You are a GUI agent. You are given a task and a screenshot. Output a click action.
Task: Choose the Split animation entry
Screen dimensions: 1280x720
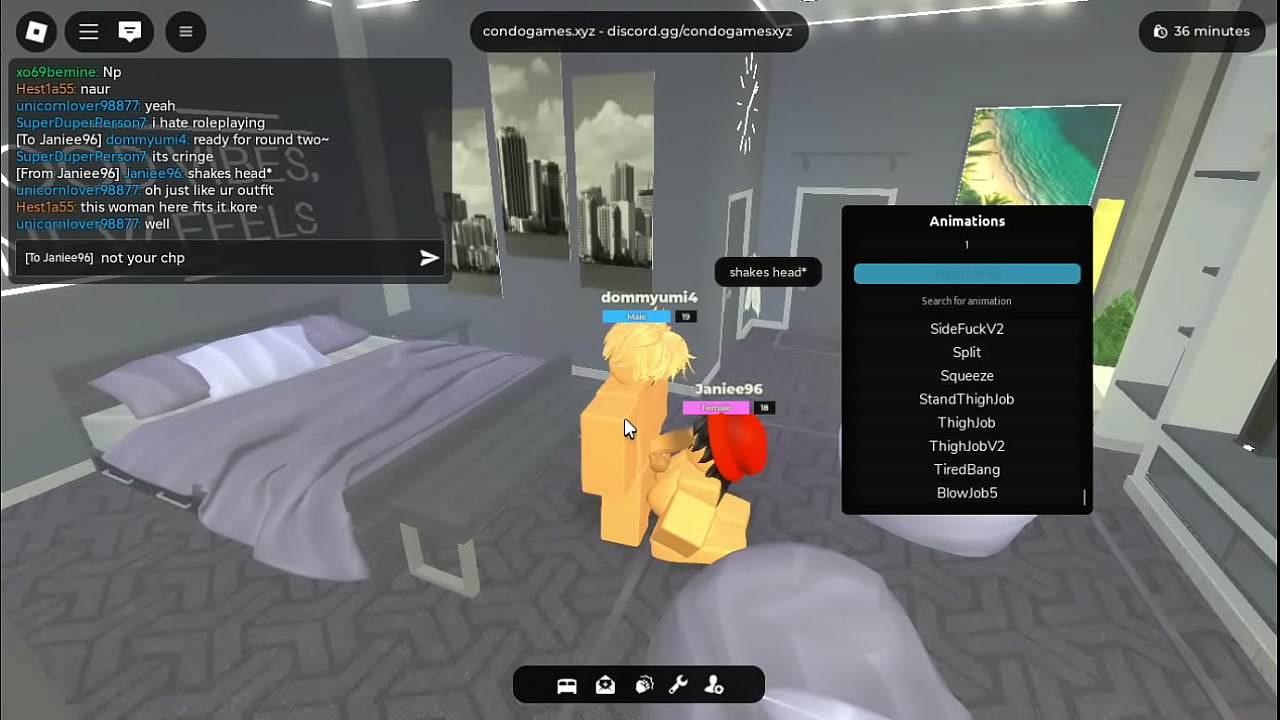(x=966, y=352)
